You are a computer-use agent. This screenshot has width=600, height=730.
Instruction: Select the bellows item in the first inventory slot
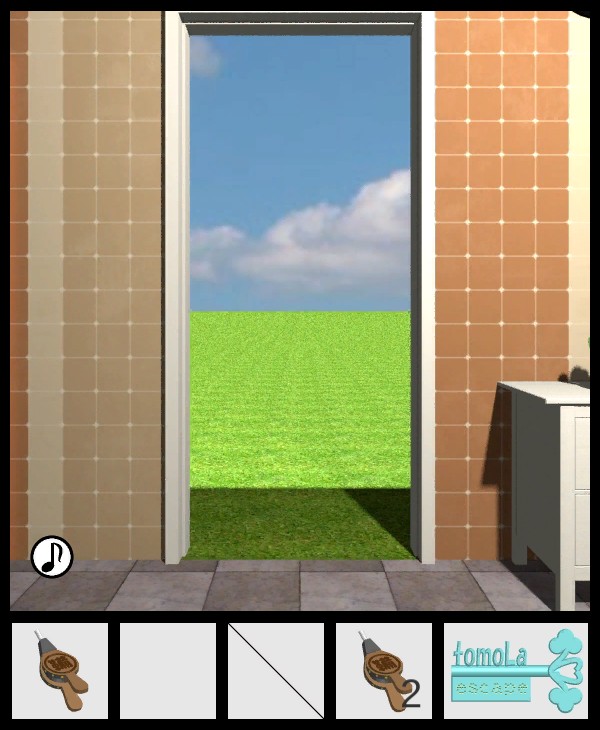60,671
